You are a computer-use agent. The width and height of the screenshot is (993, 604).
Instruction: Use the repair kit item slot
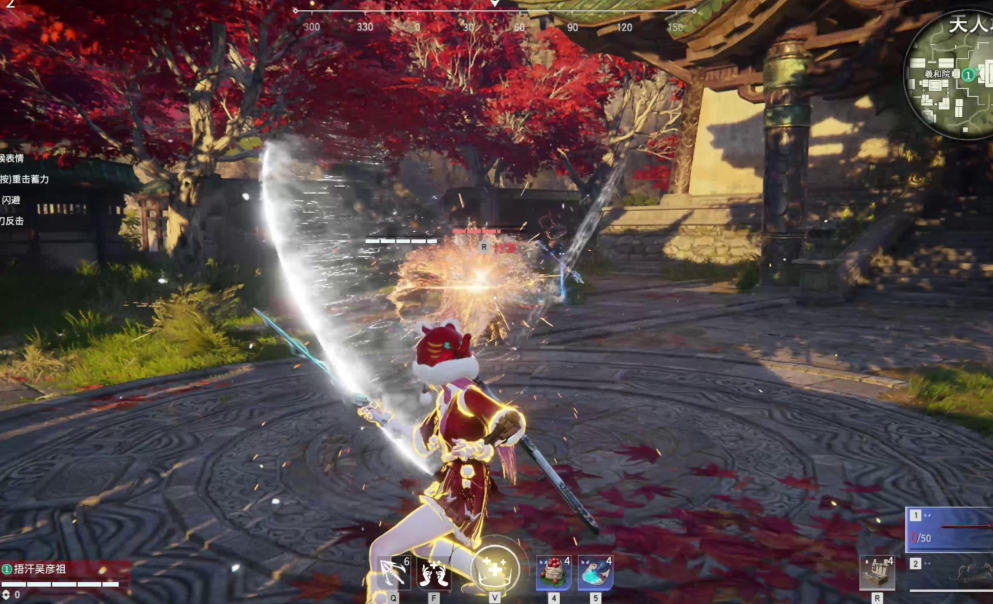click(x=877, y=573)
